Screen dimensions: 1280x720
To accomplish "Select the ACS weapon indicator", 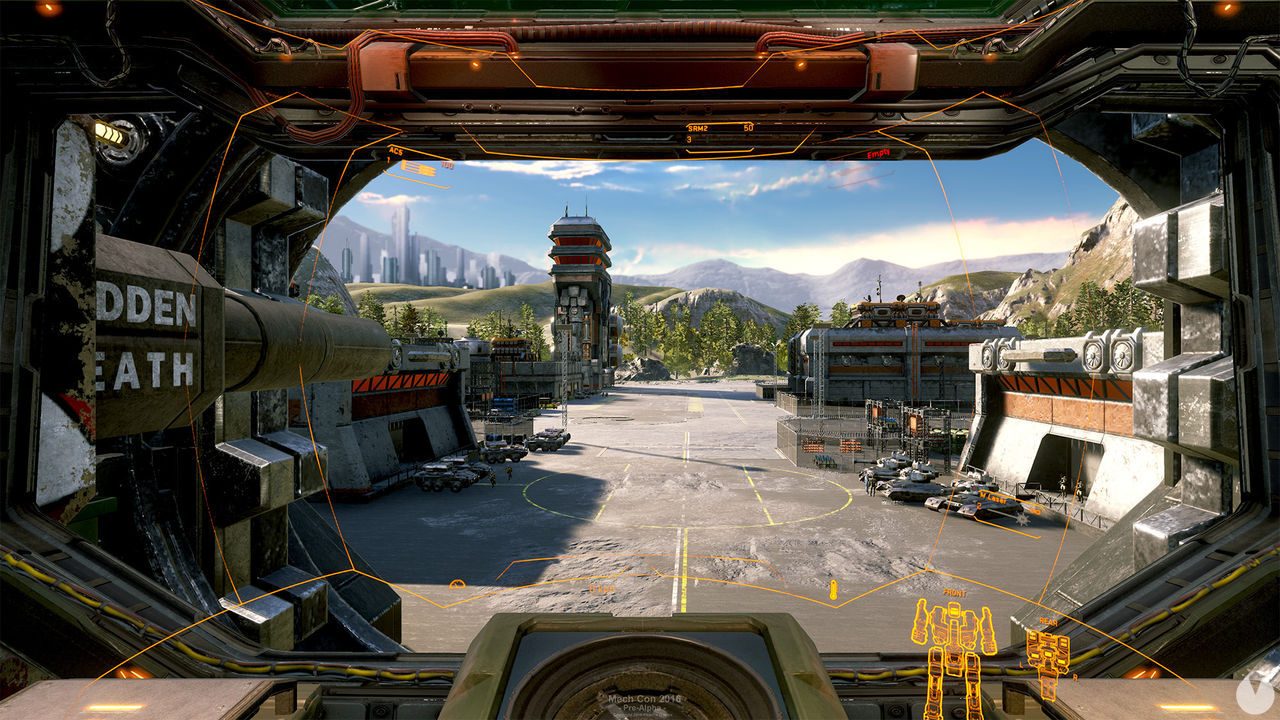I will 394,149.
